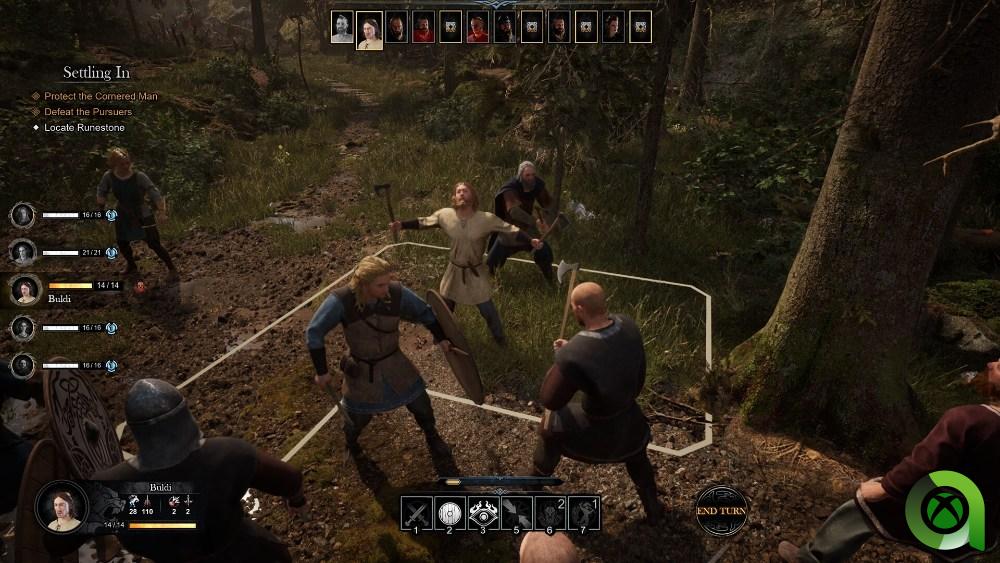Click the Locate Runestone objective
The width and height of the screenshot is (1000, 563).
(x=86, y=128)
